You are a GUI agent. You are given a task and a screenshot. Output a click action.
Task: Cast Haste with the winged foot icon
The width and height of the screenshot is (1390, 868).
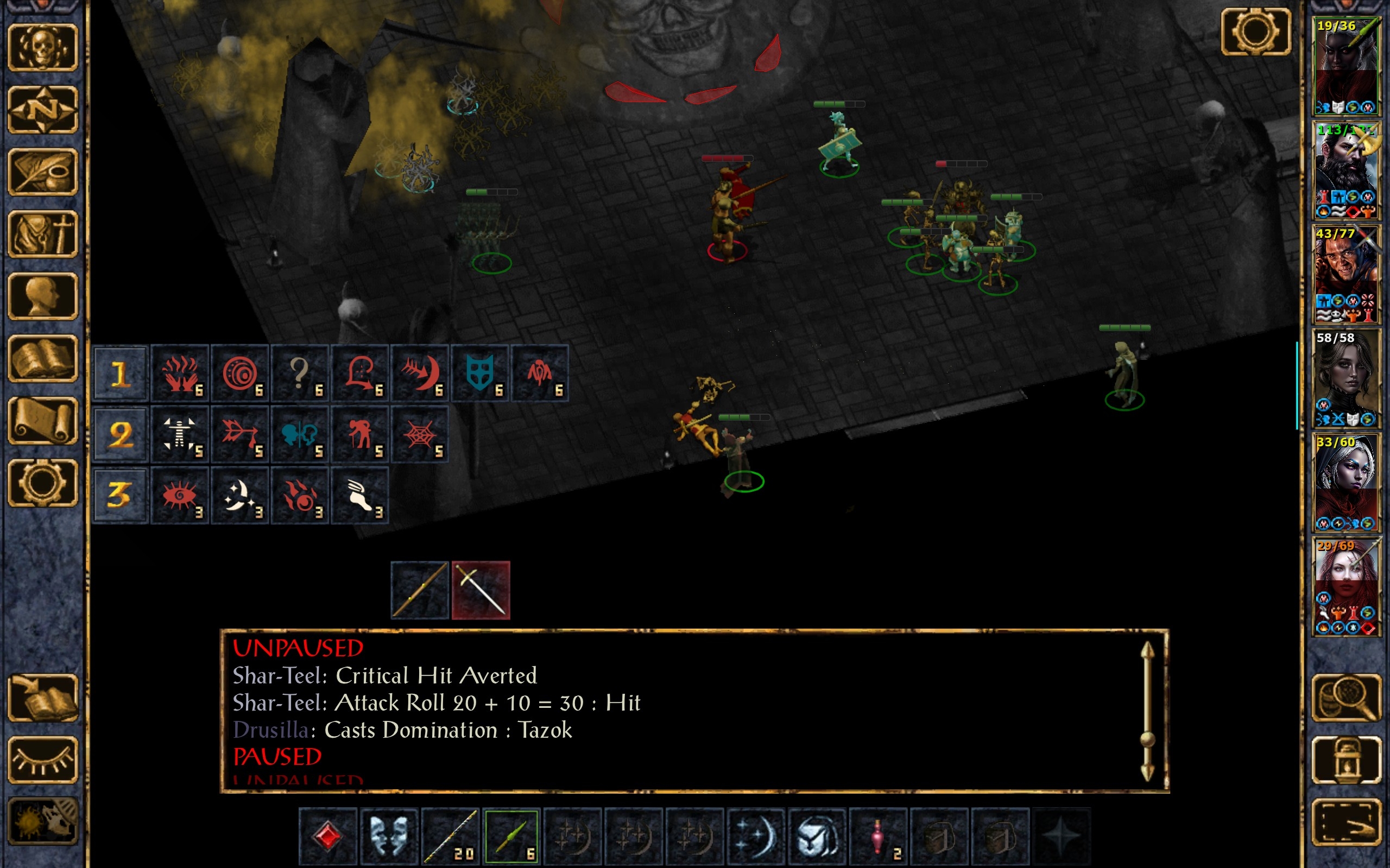tap(359, 495)
